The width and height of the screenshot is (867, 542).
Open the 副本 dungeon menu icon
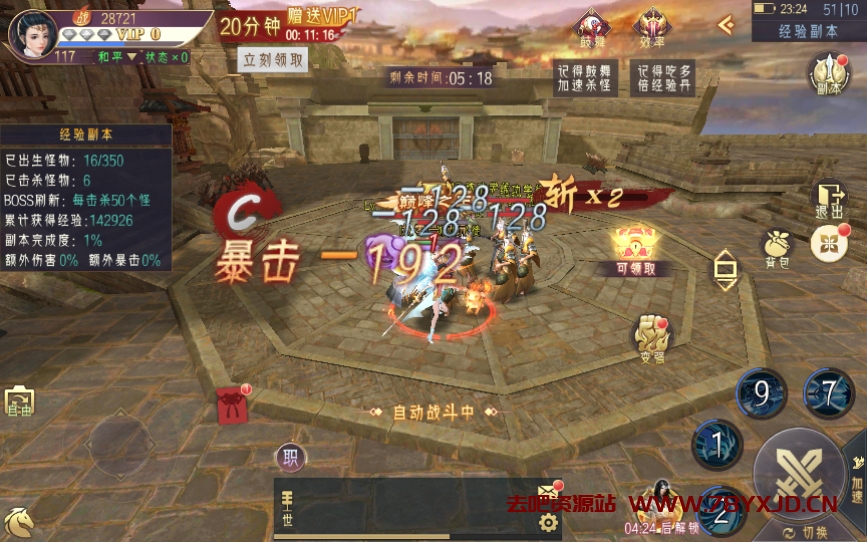[x=828, y=73]
